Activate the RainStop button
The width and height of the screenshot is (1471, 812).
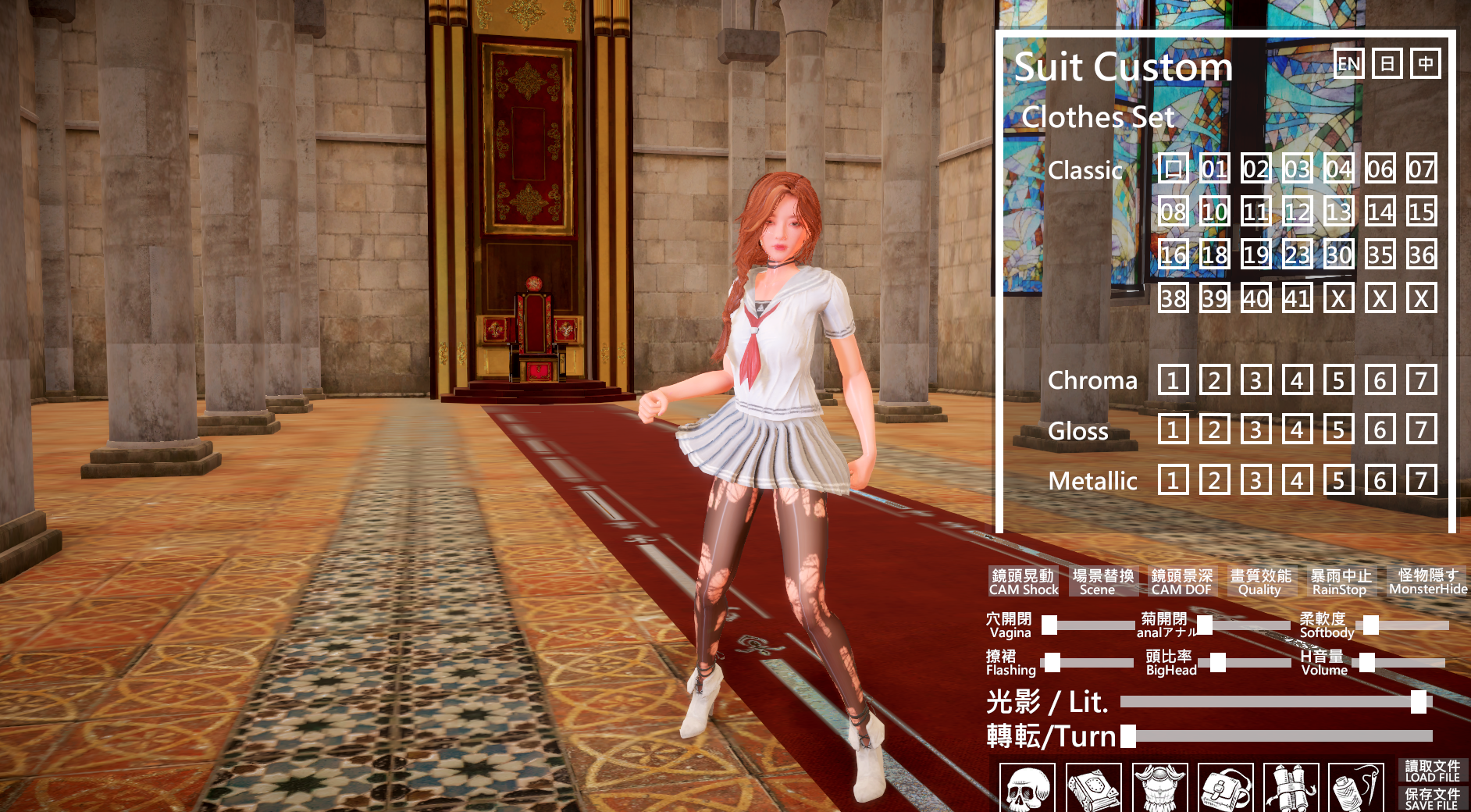[1340, 582]
